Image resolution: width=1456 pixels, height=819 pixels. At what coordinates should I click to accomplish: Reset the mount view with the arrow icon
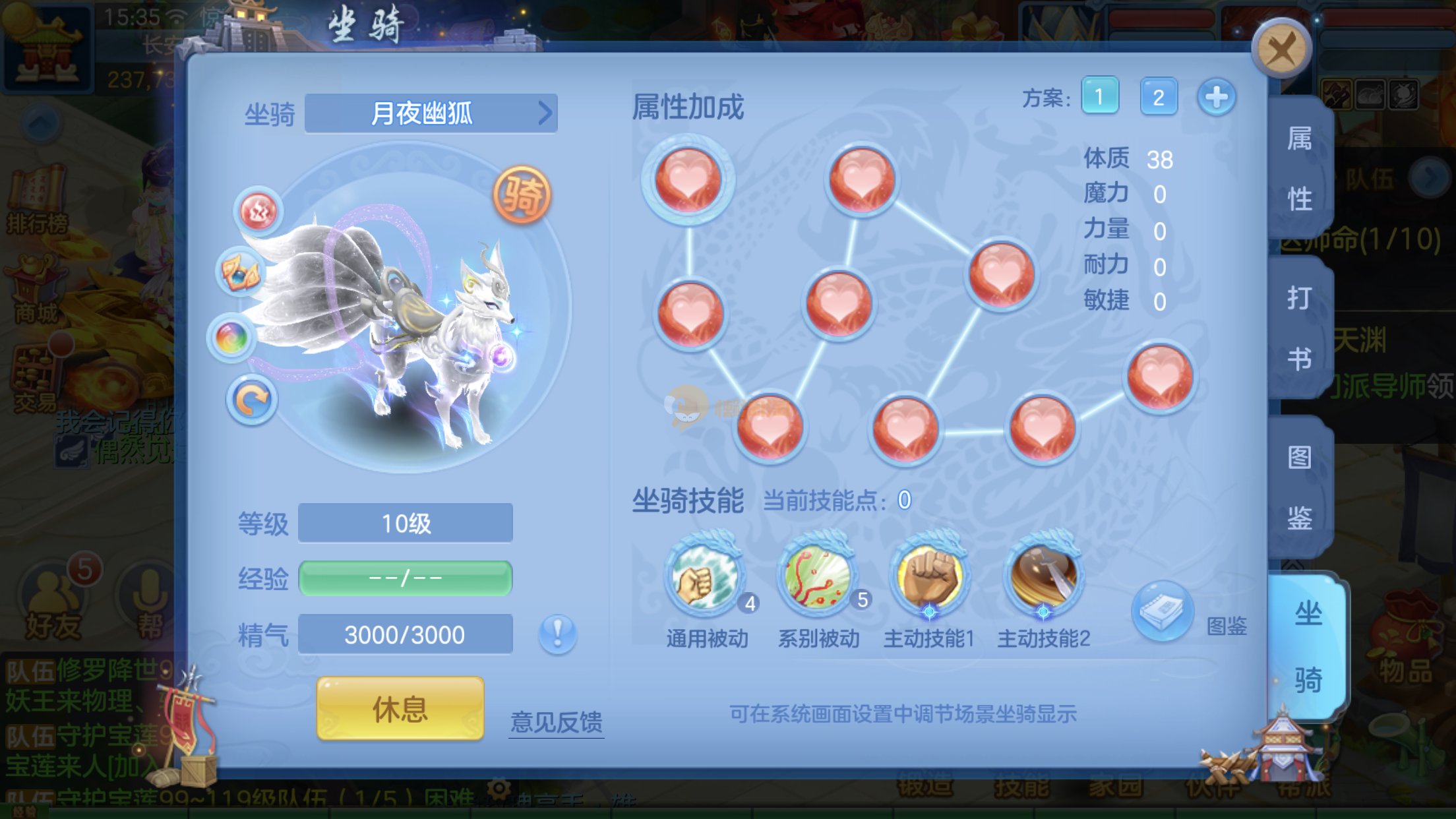pos(251,399)
